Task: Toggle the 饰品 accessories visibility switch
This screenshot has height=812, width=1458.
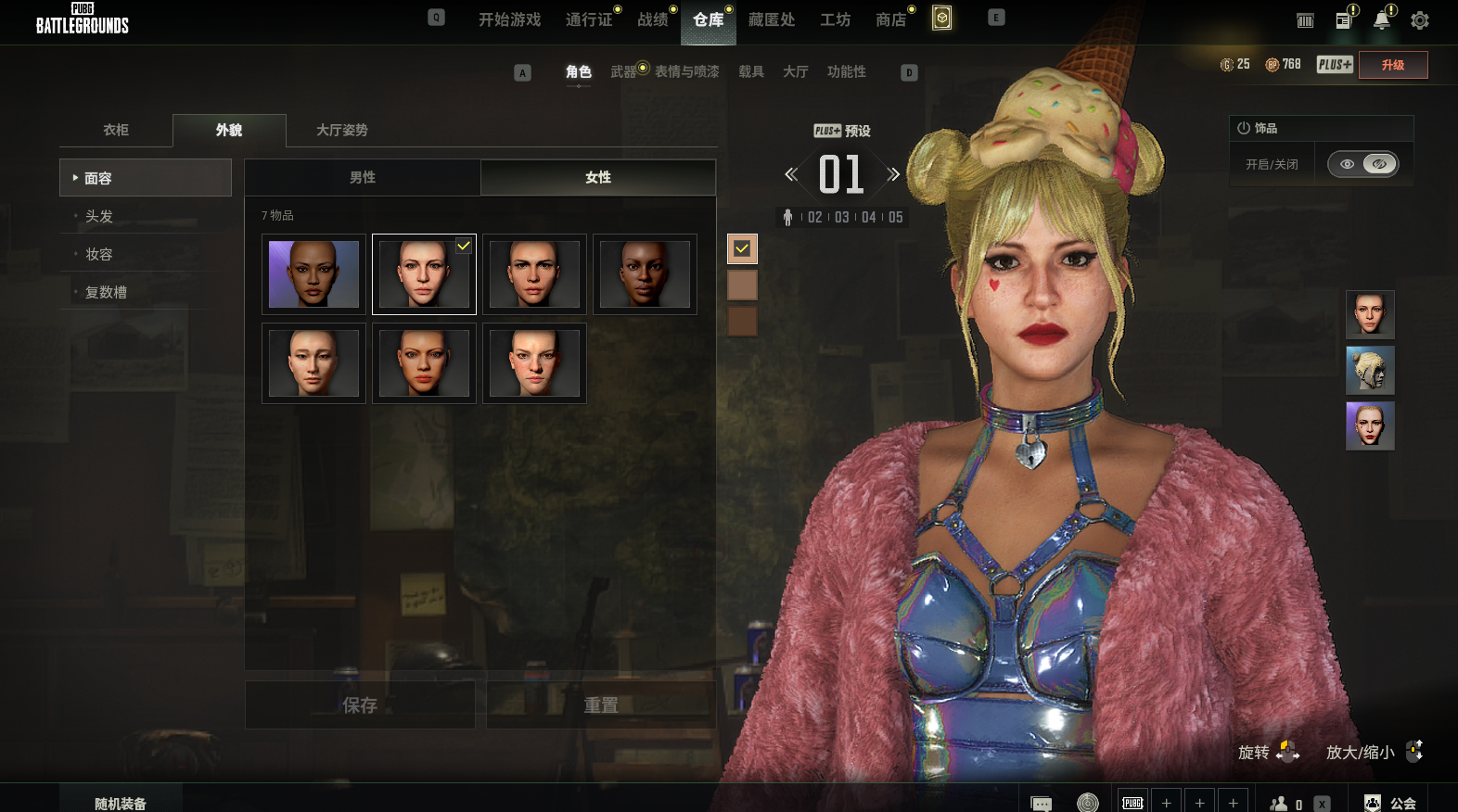Action: (1362, 164)
